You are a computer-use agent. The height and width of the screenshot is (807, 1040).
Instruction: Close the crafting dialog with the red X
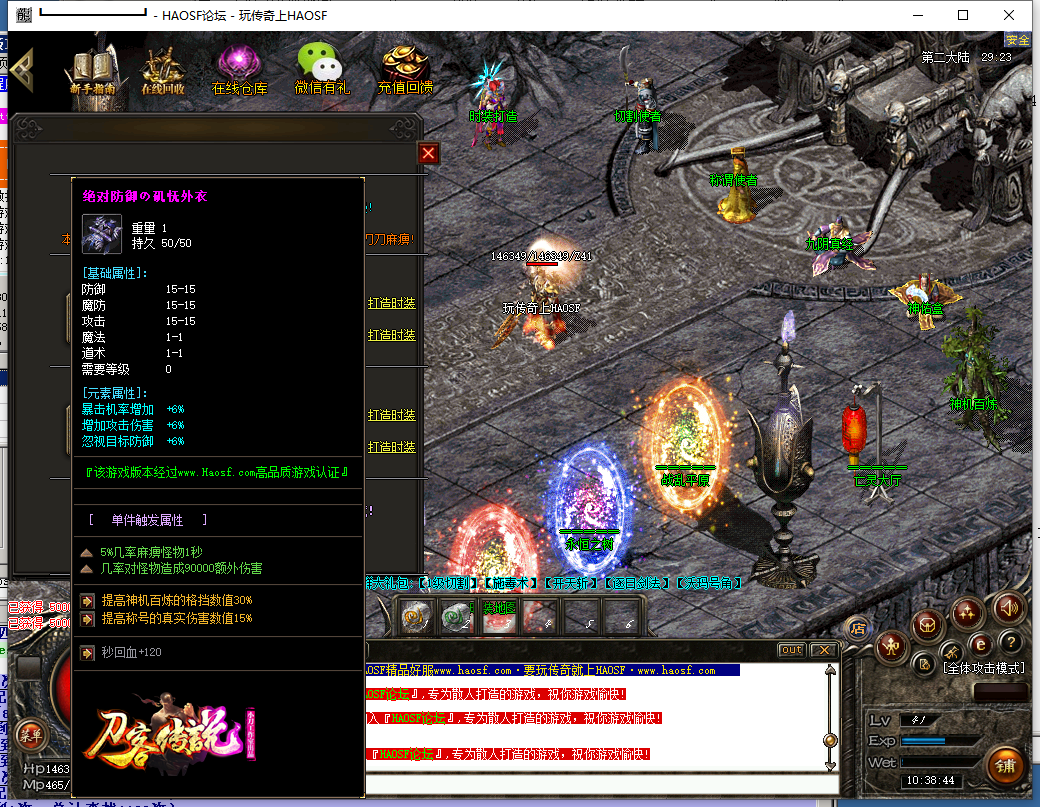428,153
